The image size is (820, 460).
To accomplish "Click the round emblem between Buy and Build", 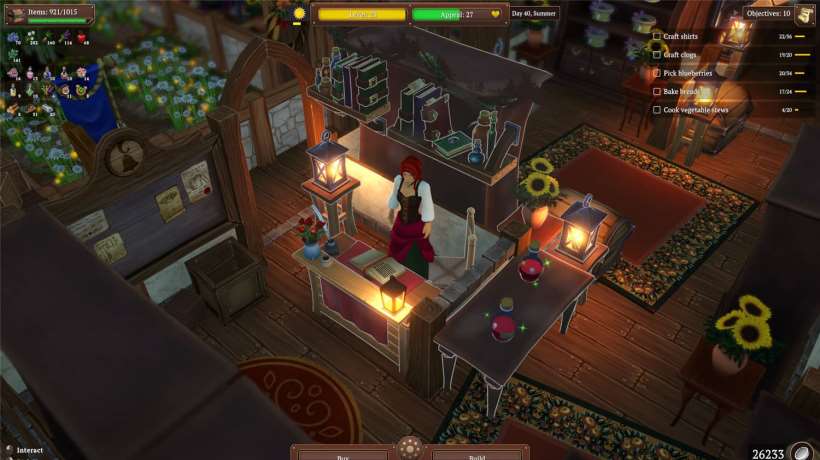I will pyautogui.click(x=410, y=448).
